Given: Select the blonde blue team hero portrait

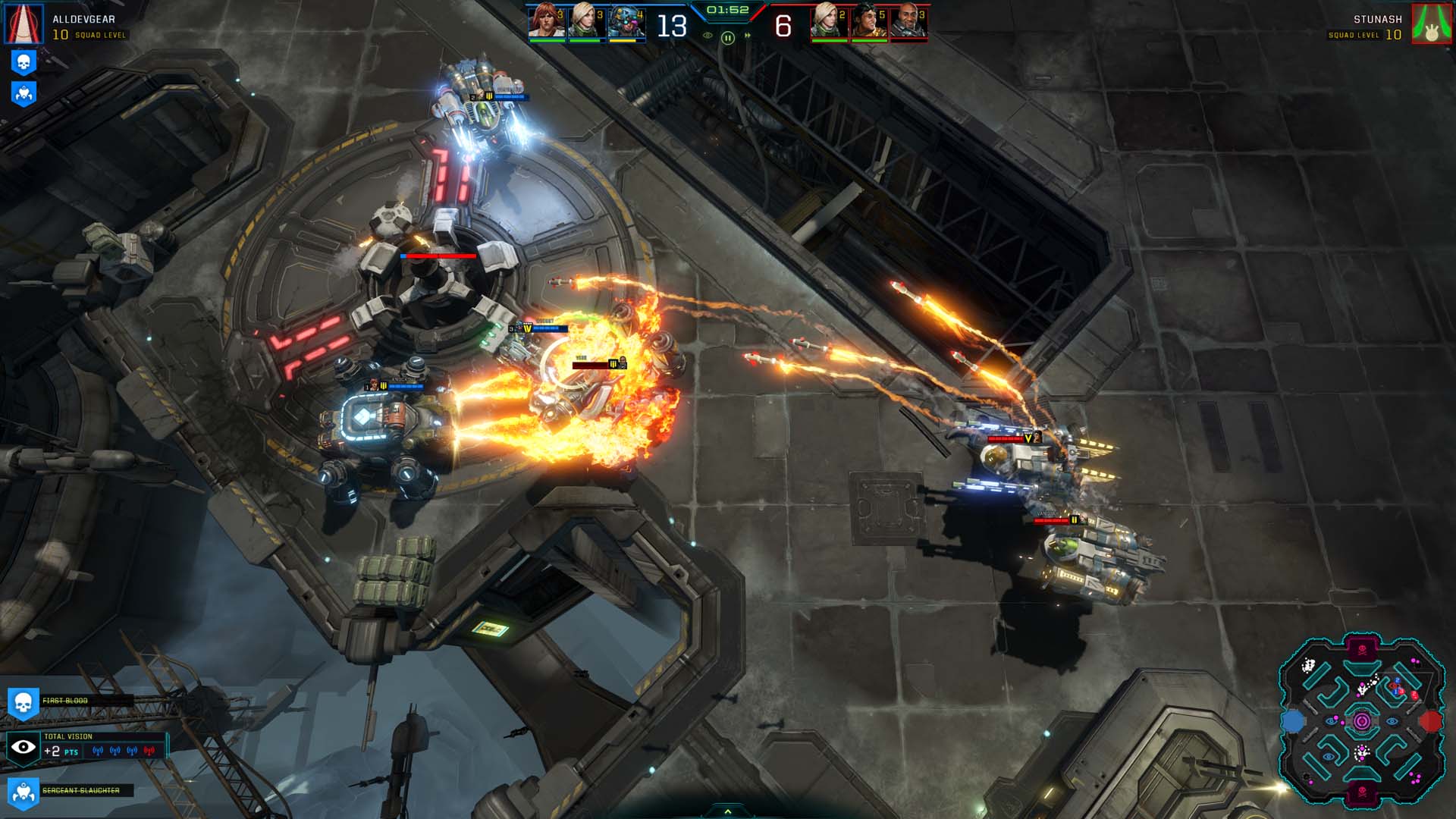Looking at the screenshot, I should coord(586,21).
